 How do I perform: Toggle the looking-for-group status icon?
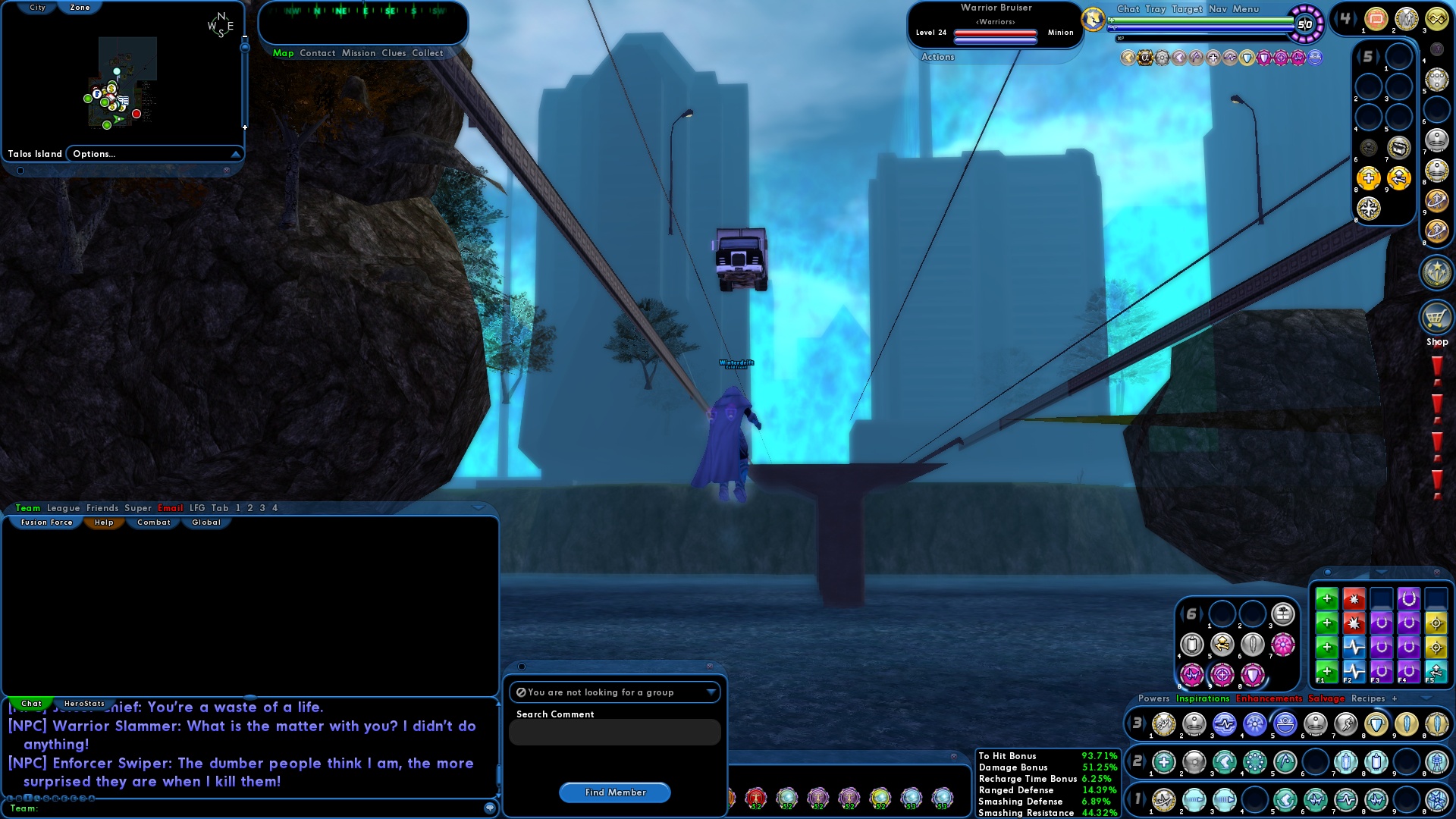coord(522,692)
